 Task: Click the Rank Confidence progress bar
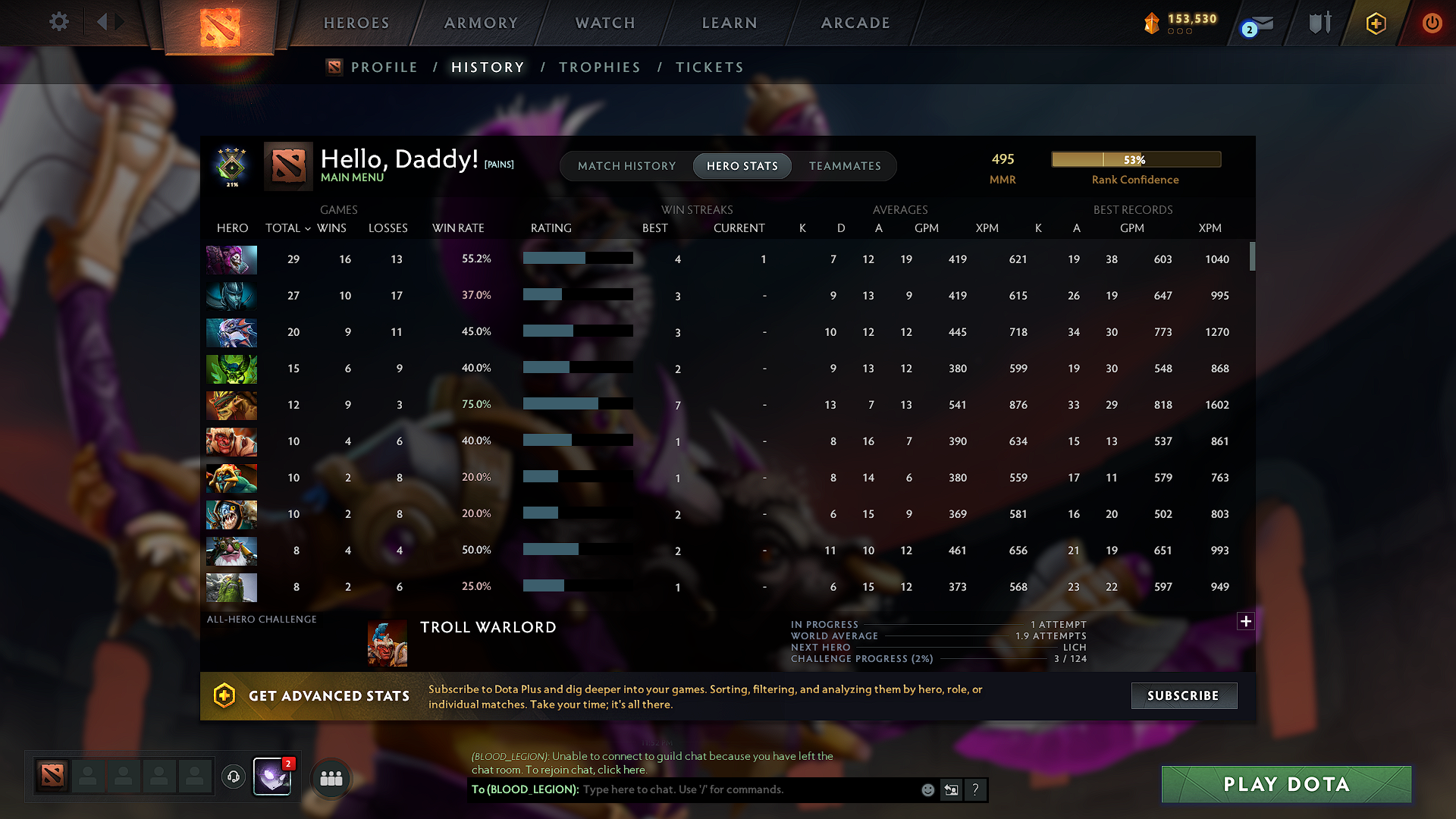point(1136,159)
